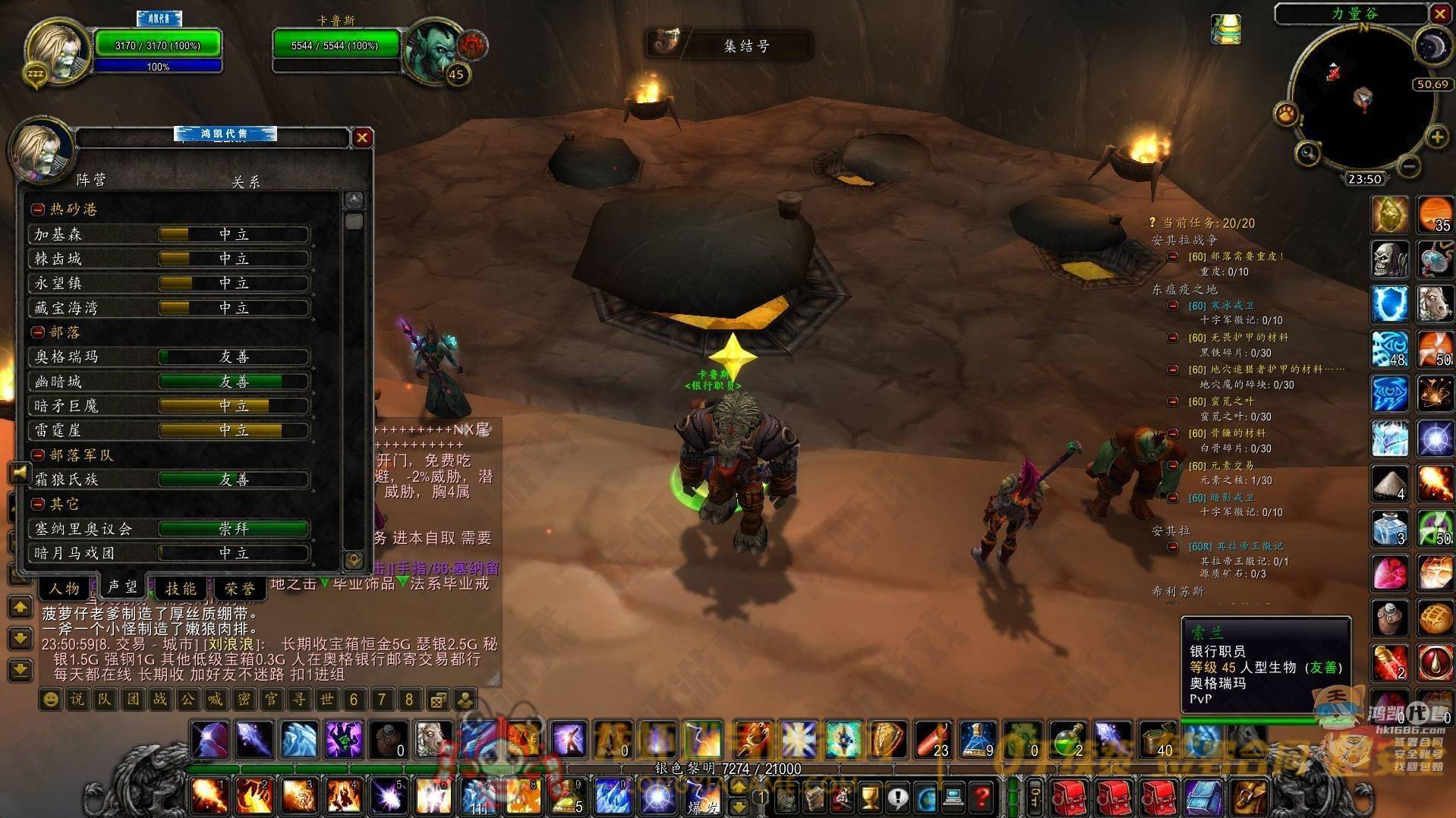Toggle the moon day-night indicator
This screenshot has height=818, width=1456.
(1432, 47)
